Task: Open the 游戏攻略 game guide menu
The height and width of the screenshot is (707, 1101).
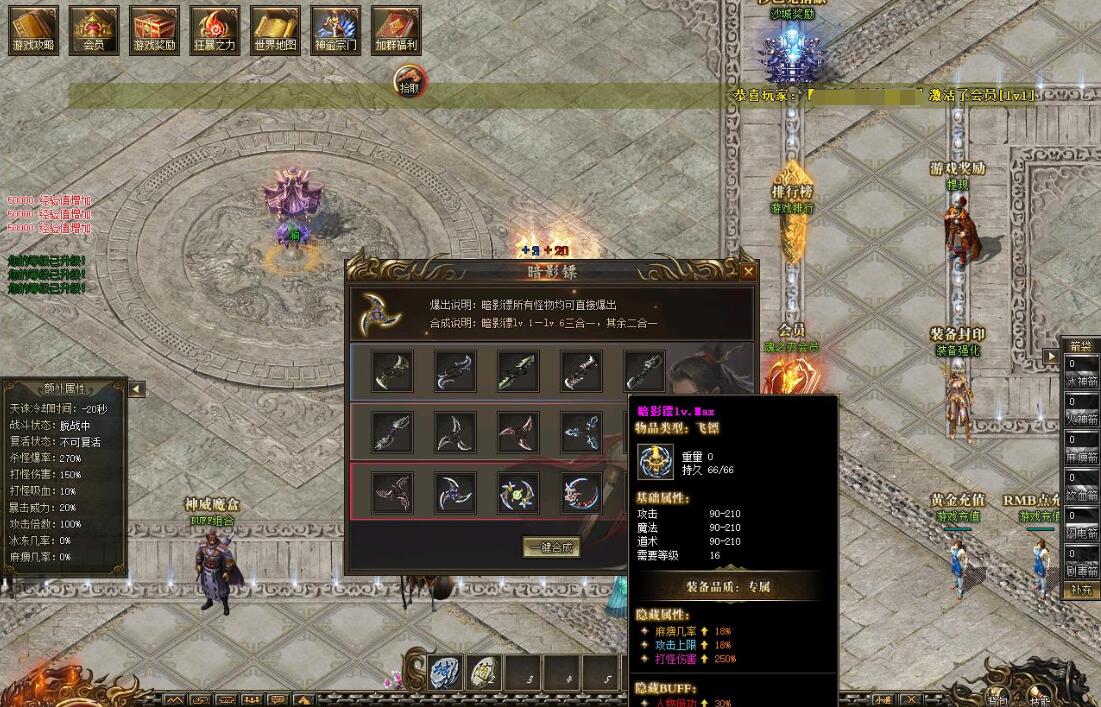Action: pos(34,30)
